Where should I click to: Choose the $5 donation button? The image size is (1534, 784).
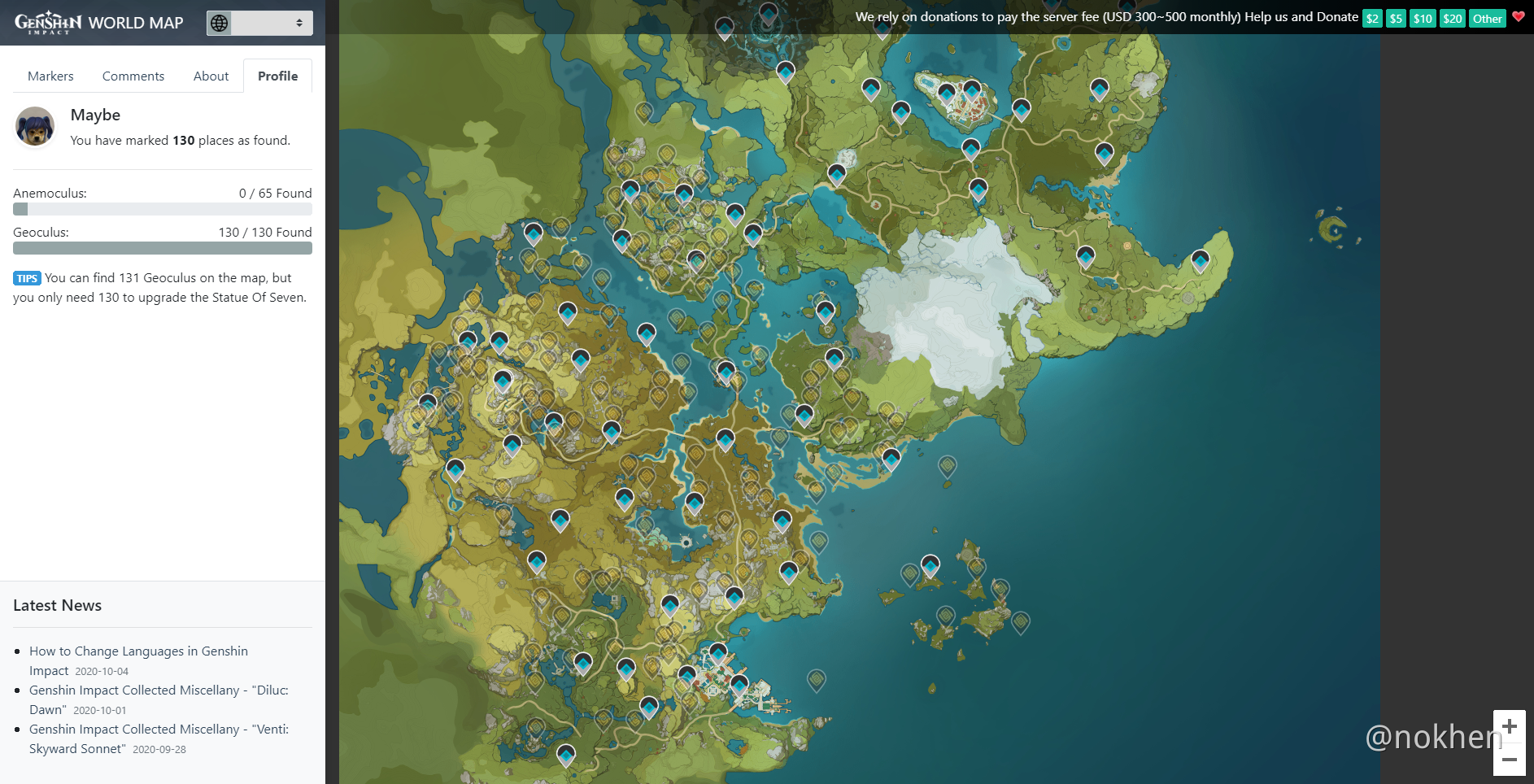1396,18
